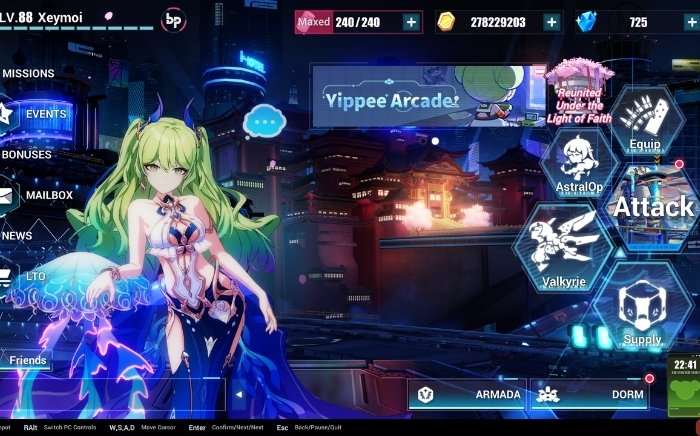This screenshot has height=436, width=700.
Task: Add stamina with the plus button
Action: click(x=411, y=22)
